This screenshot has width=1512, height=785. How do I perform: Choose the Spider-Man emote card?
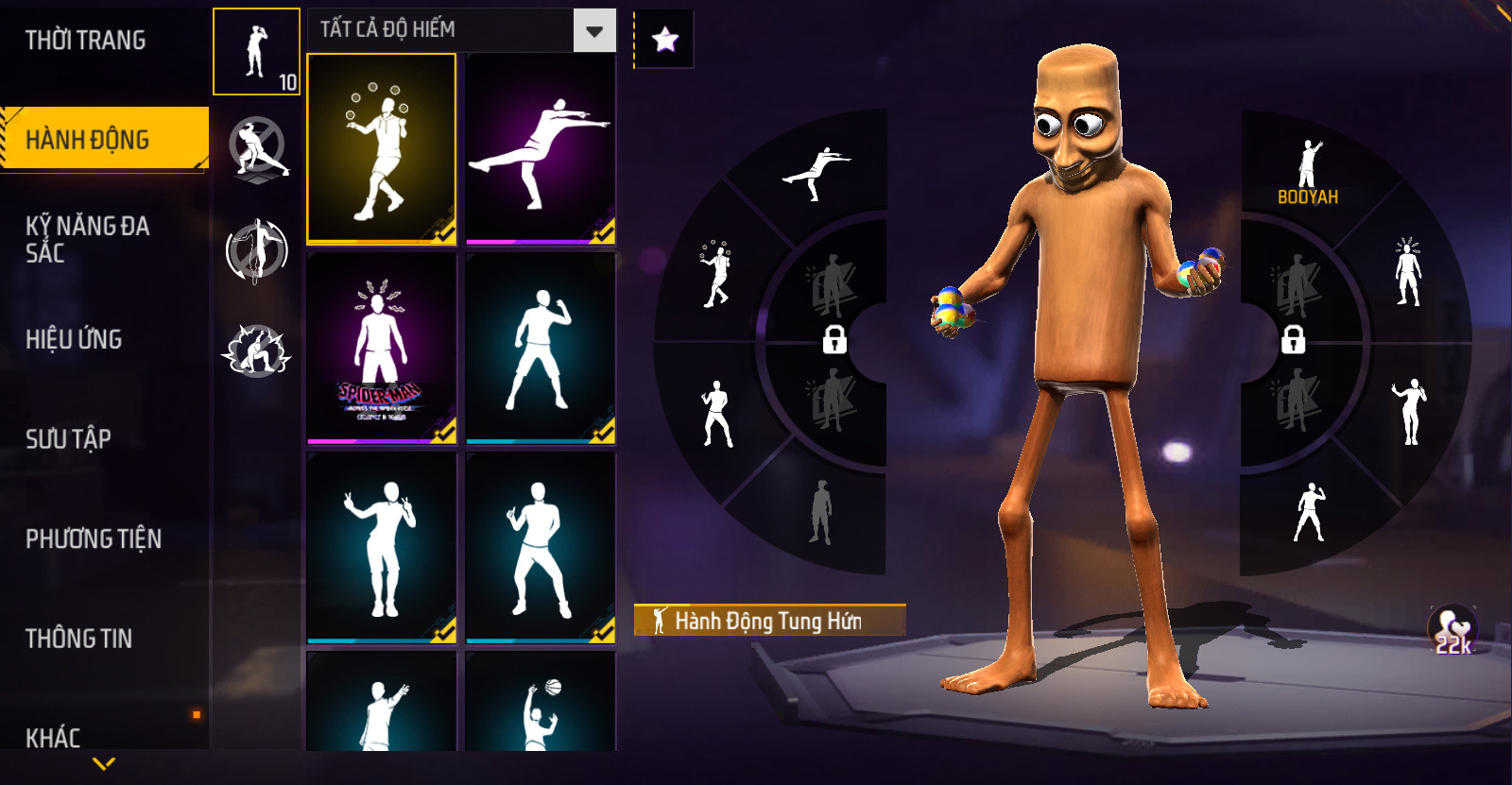click(382, 347)
